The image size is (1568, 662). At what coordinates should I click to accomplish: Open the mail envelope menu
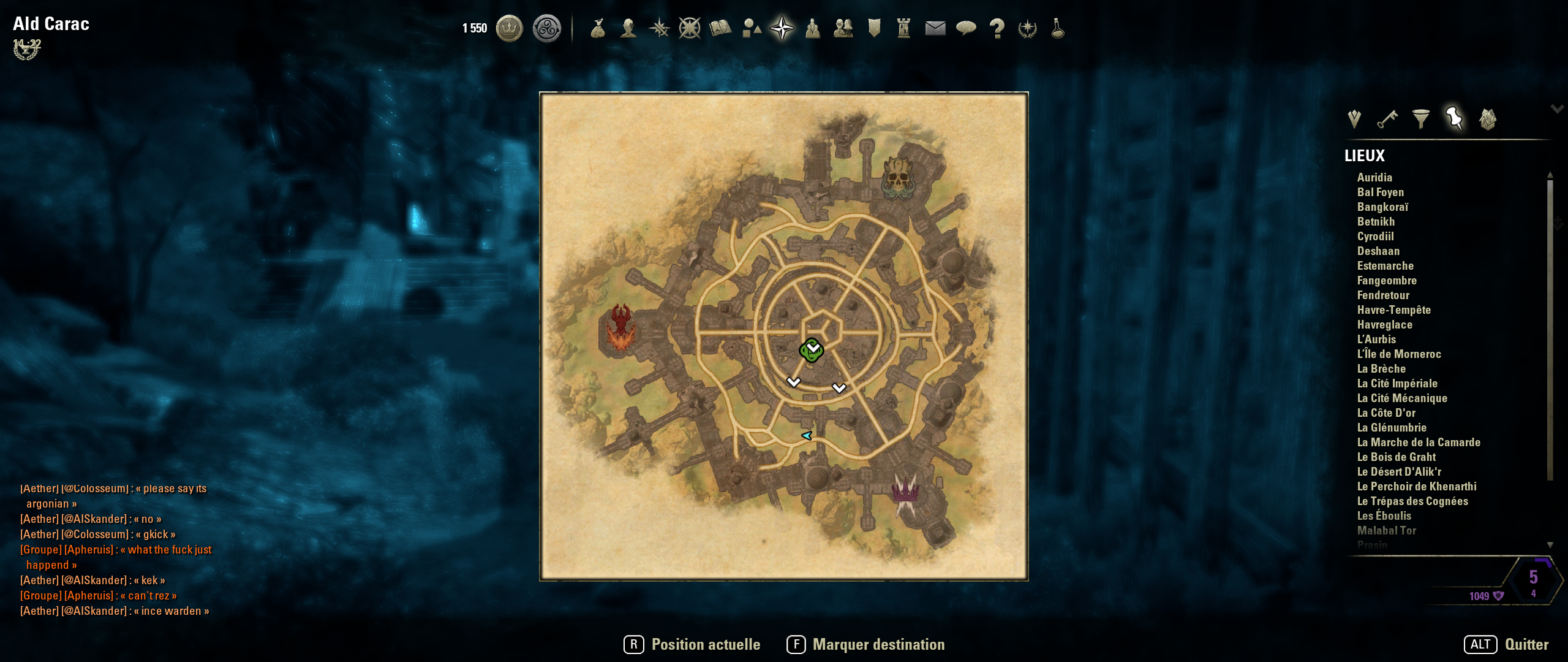(935, 28)
